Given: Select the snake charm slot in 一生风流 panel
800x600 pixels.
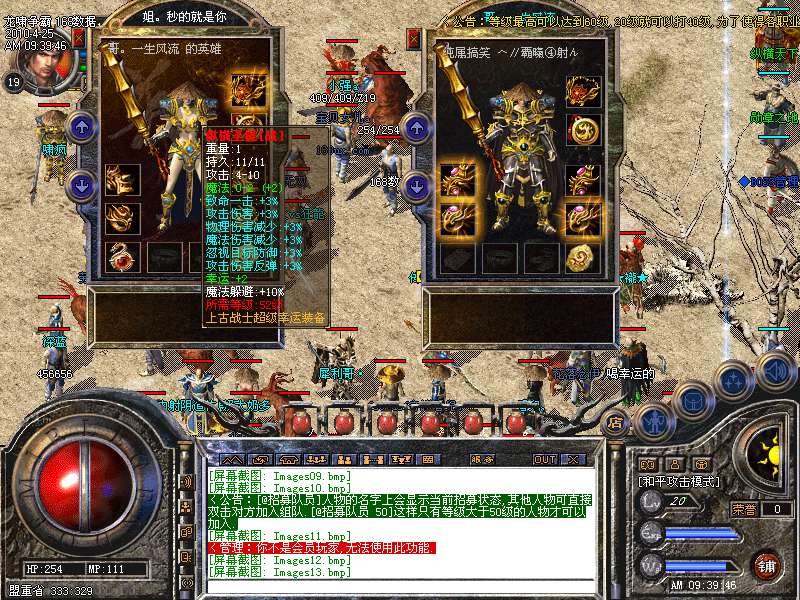Looking at the screenshot, I should 123,256.
